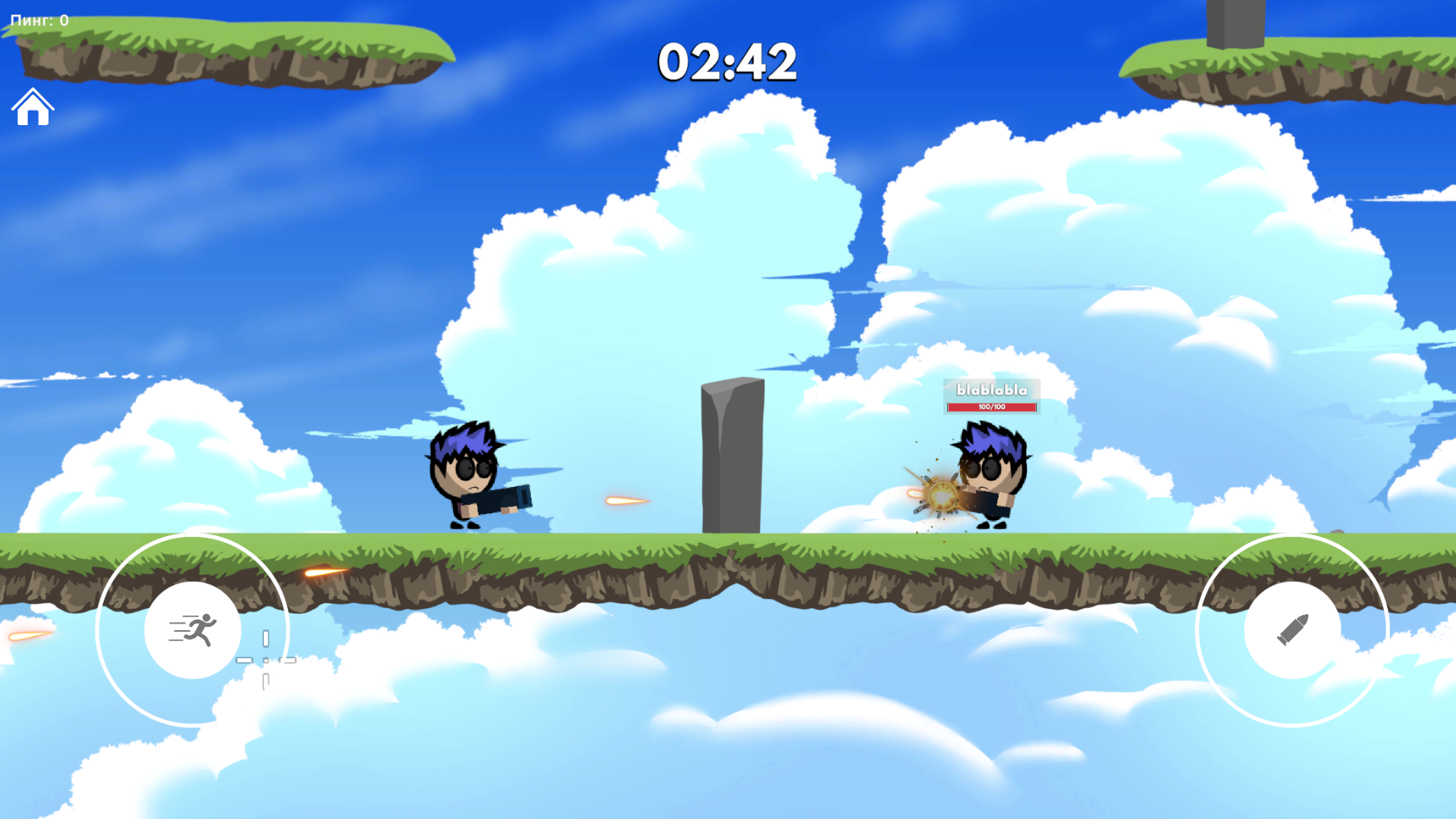This screenshot has width=1456, height=819.
Task: Tap the match timer showing 02:42
Action: [729, 63]
